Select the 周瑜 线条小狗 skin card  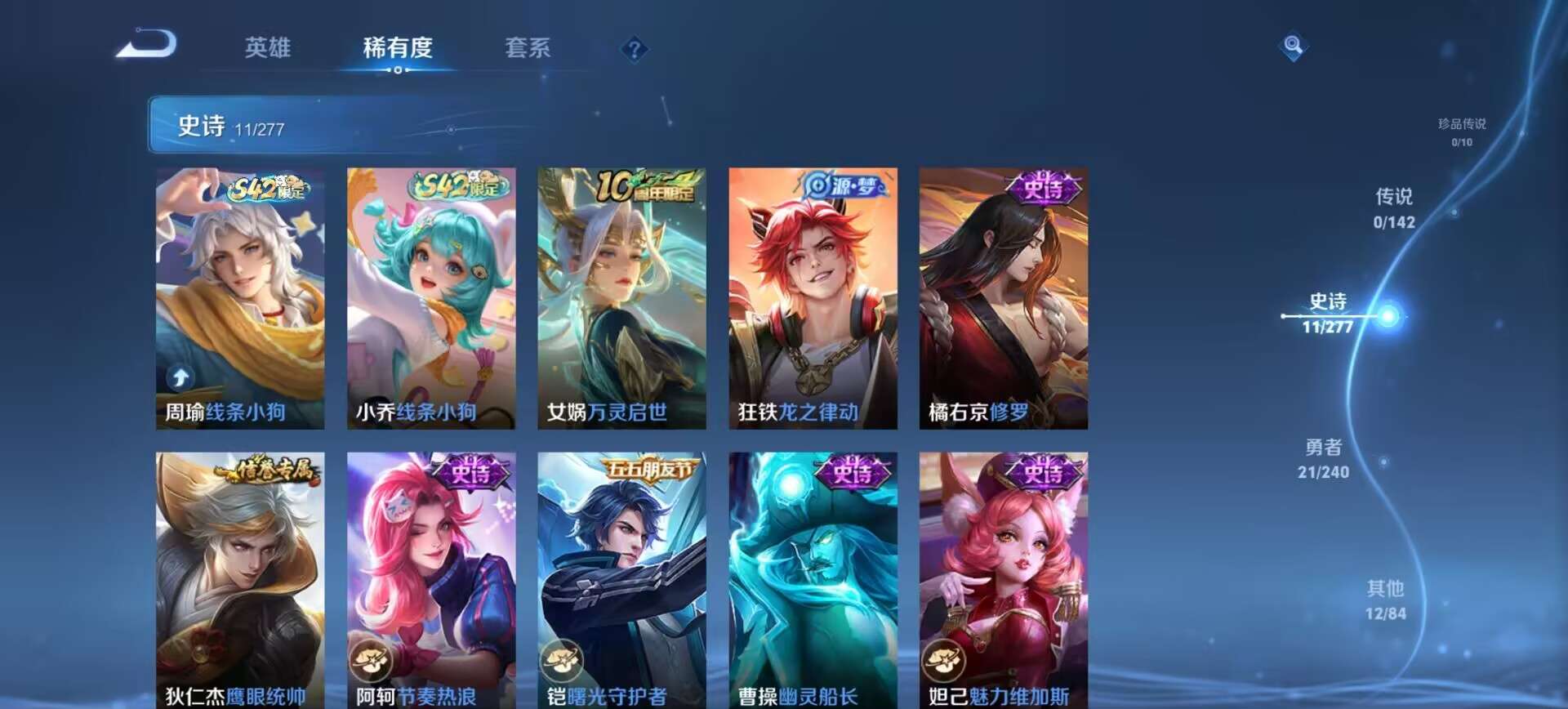click(240, 298)
